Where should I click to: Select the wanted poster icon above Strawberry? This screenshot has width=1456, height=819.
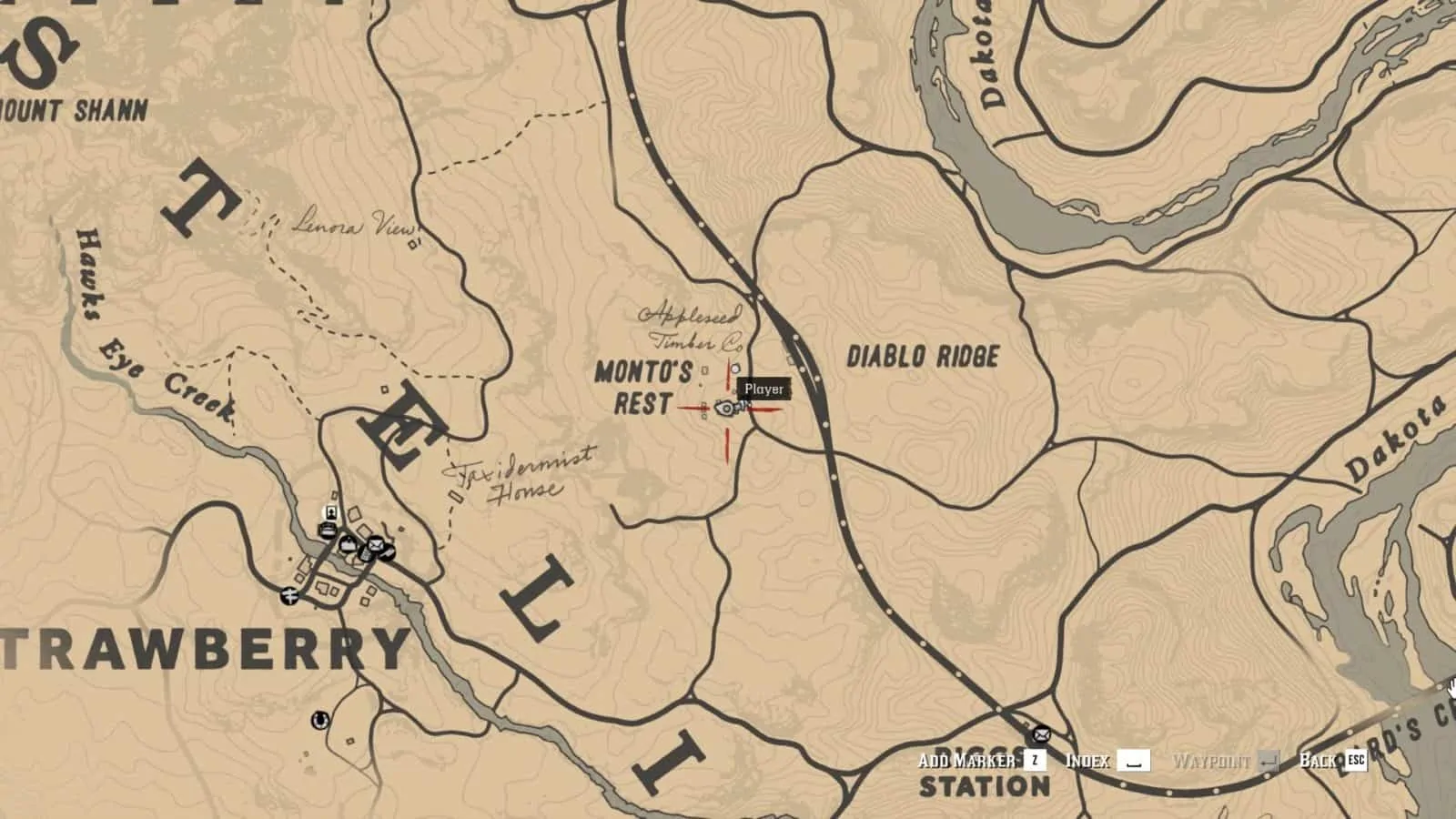tap(331, 511)
